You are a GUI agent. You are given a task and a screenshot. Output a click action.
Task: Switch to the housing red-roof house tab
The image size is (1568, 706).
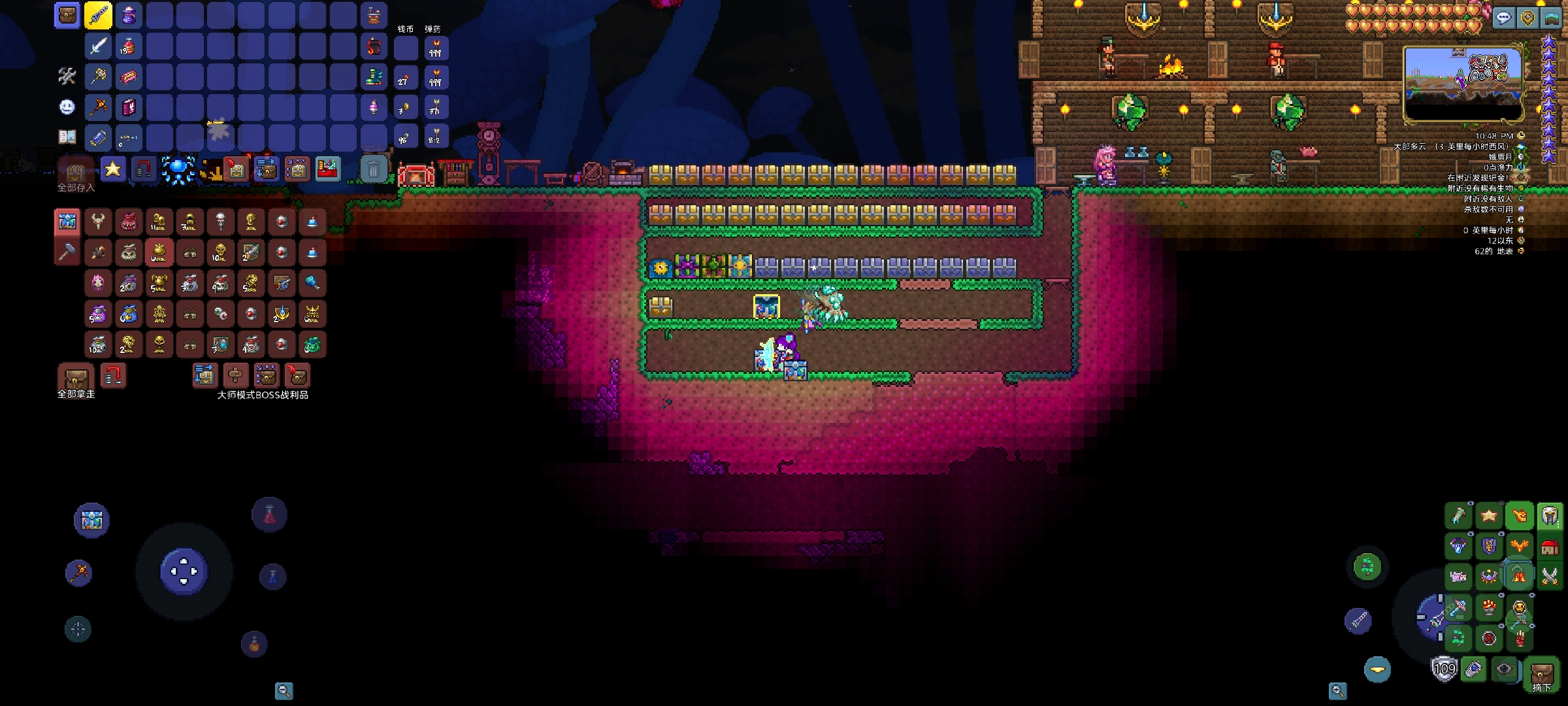point(1550,547)
